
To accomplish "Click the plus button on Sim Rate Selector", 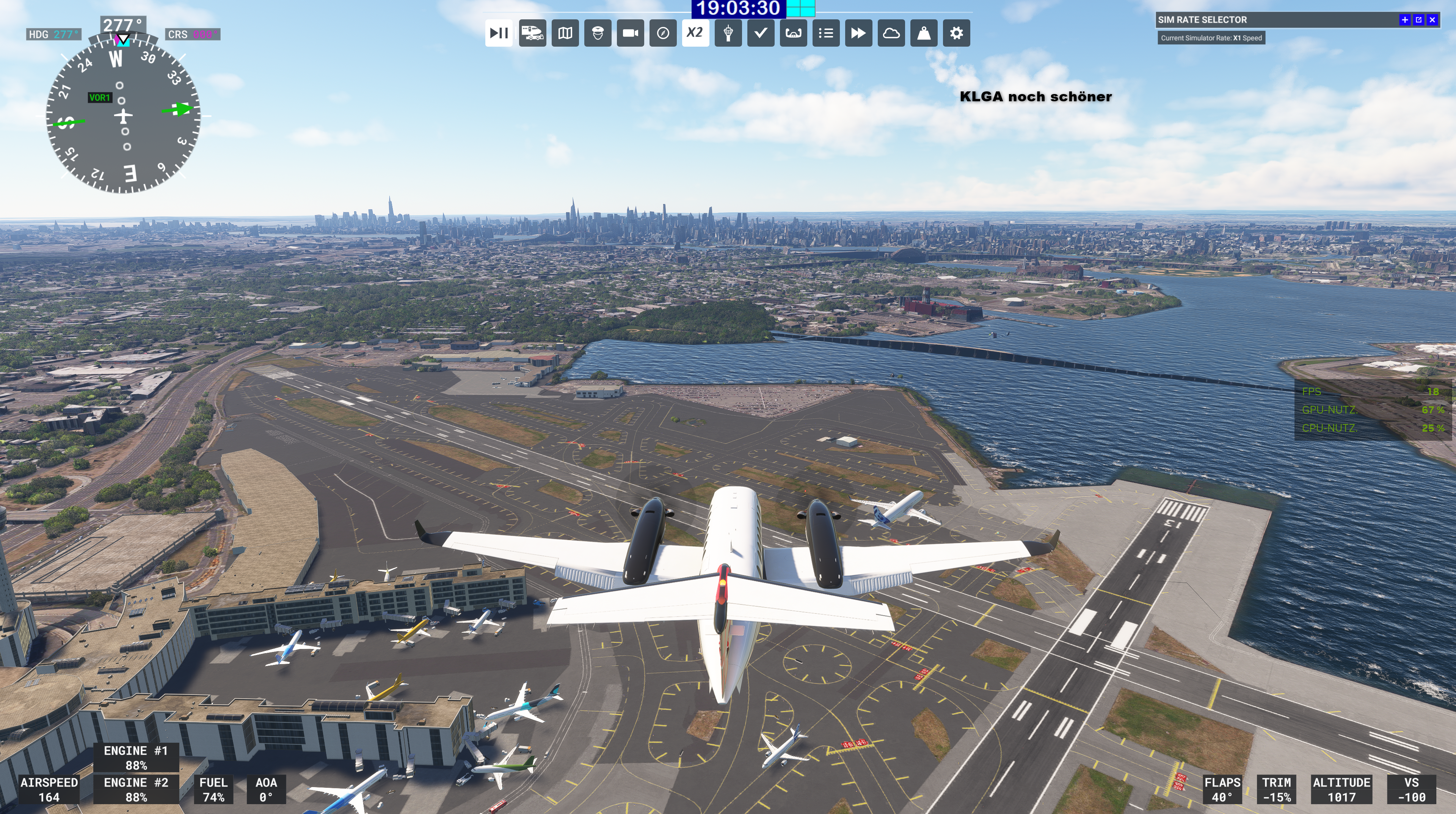I will 1405,20.
